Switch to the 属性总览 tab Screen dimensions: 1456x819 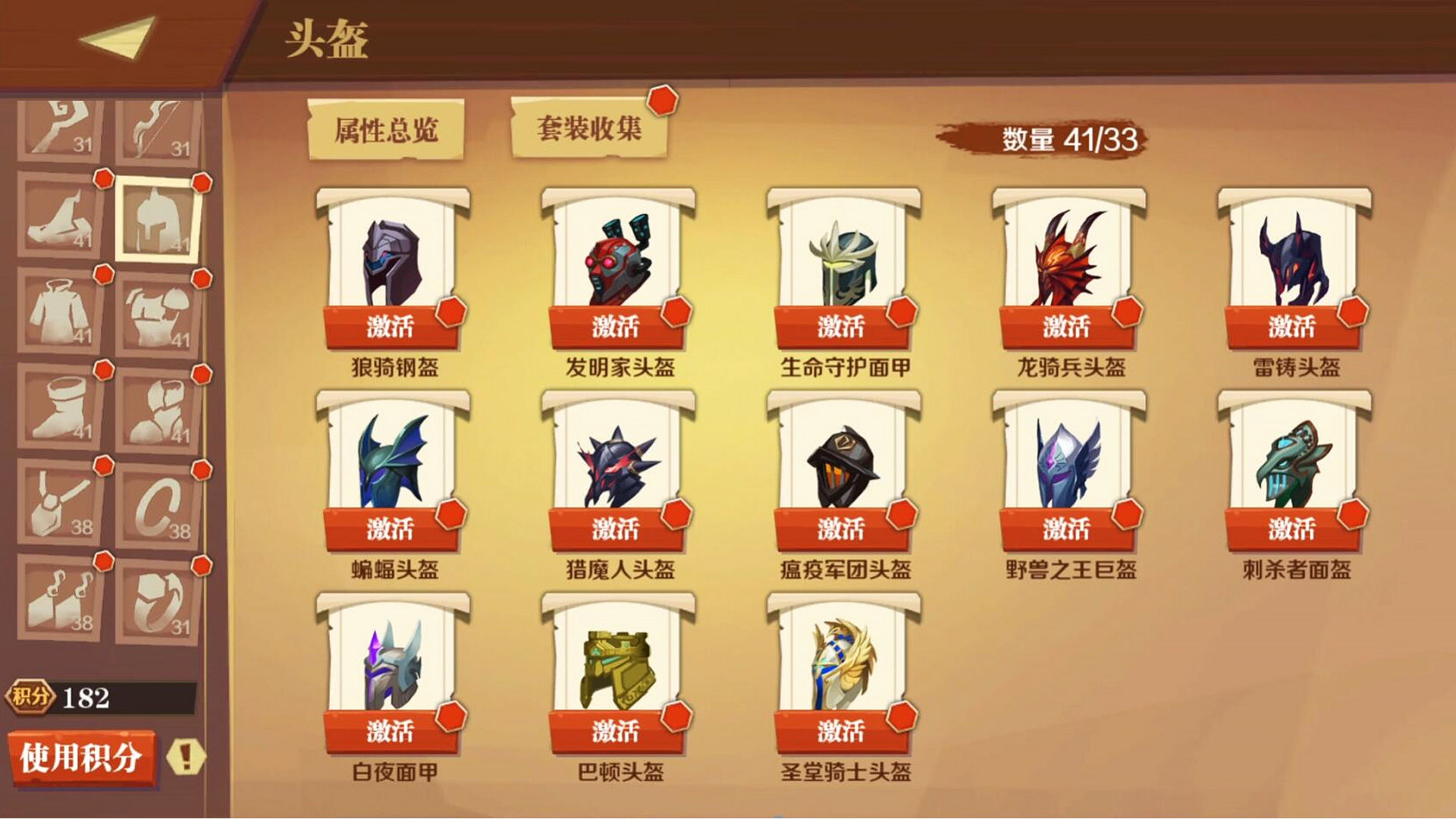click(388, 127)
